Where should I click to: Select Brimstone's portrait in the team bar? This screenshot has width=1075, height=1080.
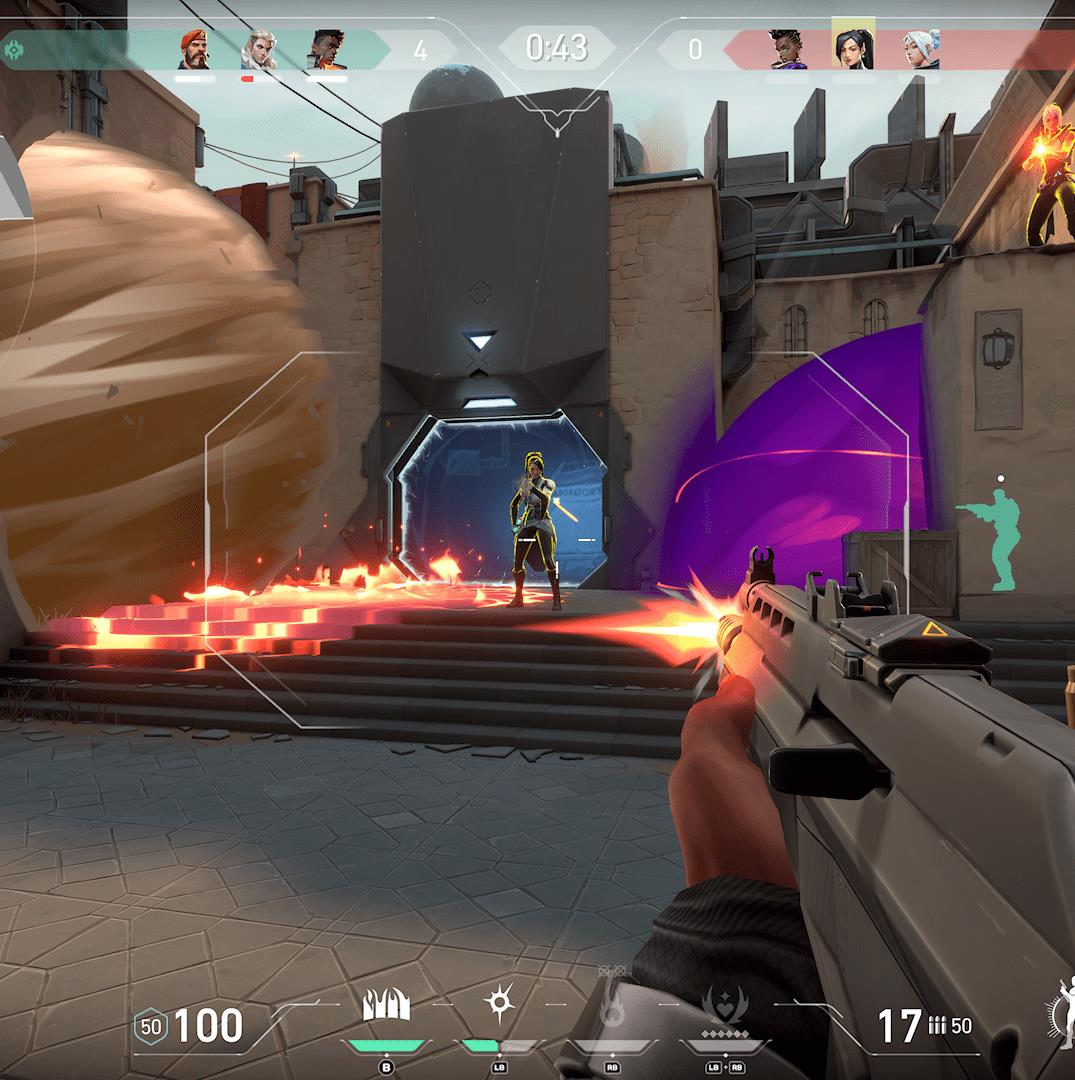click(195, 49)
